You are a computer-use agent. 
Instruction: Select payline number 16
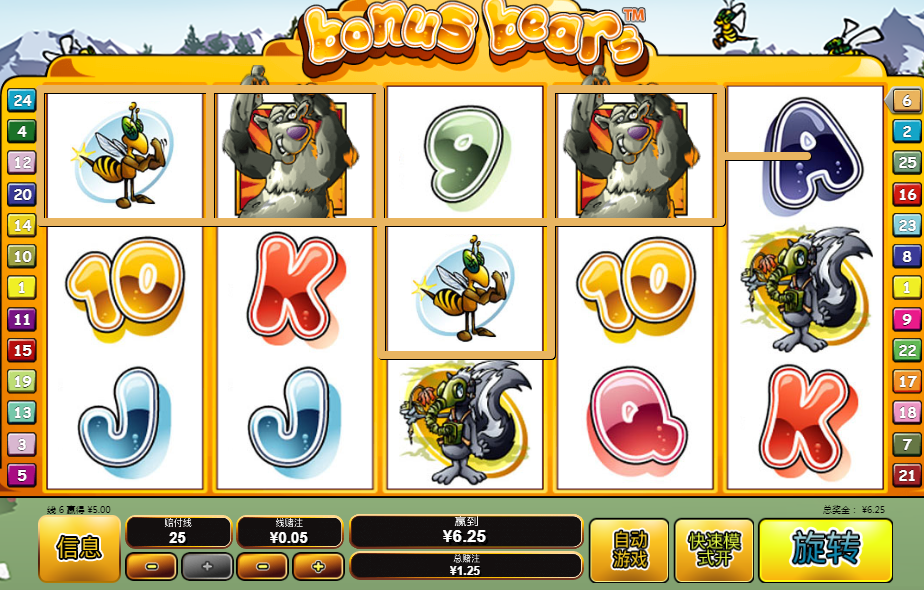pos(906,194)
